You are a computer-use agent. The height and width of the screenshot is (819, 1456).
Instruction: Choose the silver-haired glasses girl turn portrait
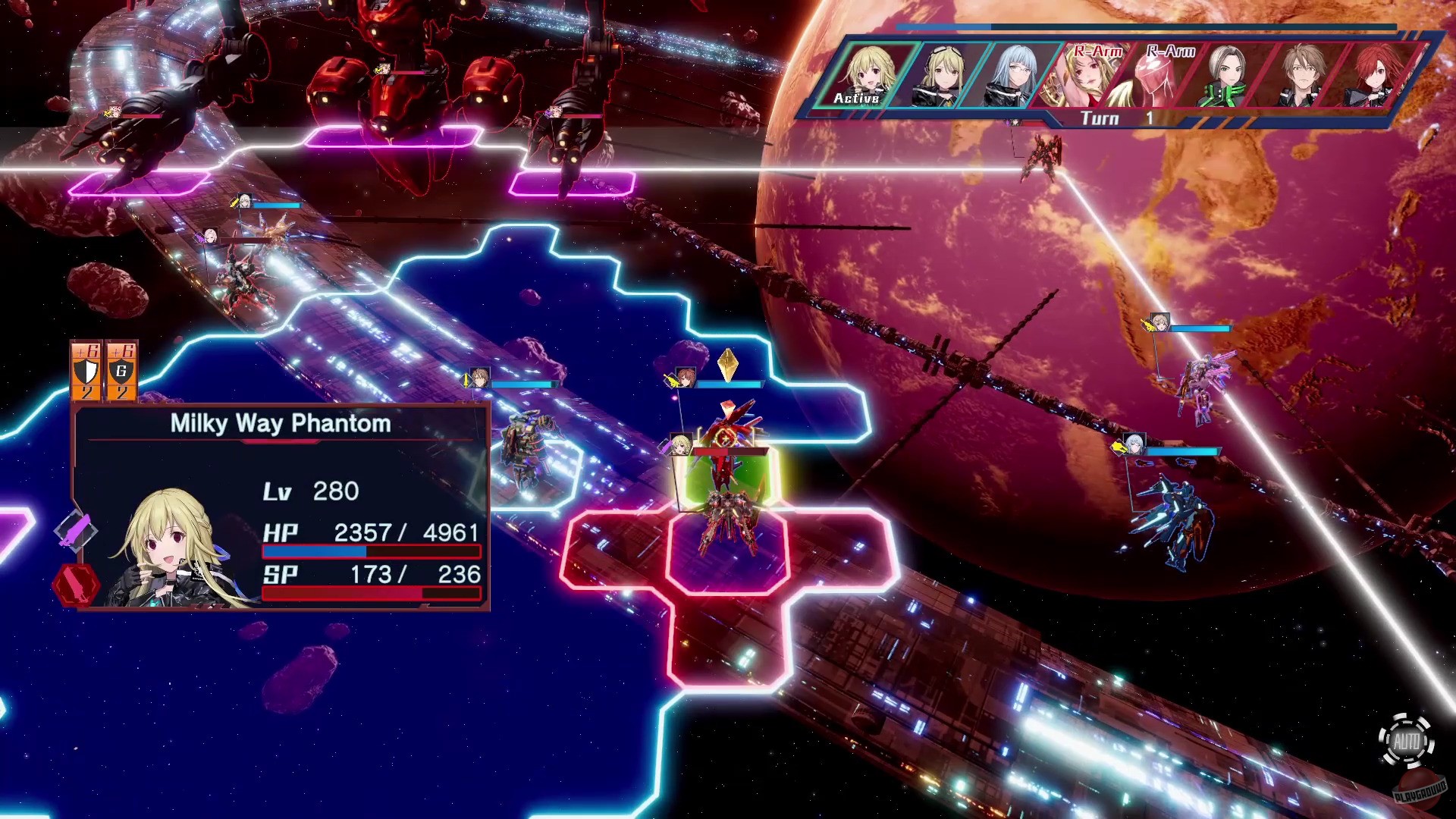[x=1013, y=76]
